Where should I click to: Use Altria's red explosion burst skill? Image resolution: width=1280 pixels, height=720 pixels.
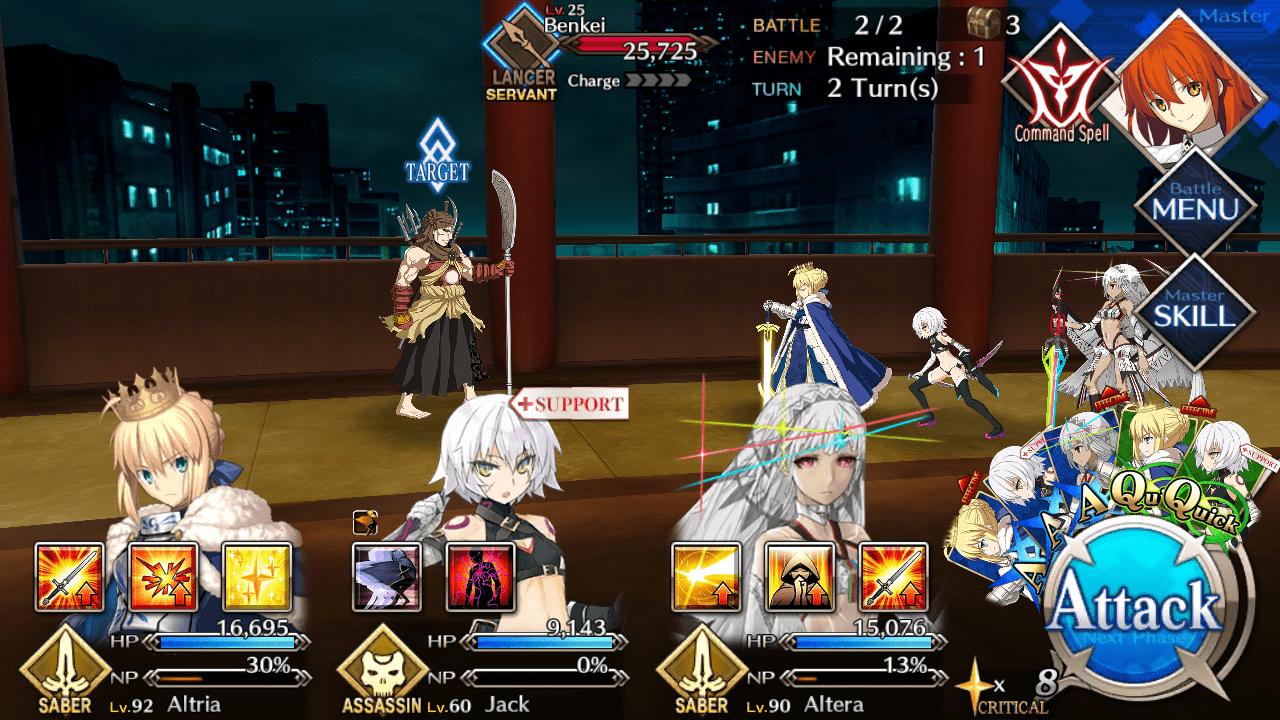point(163,577)
